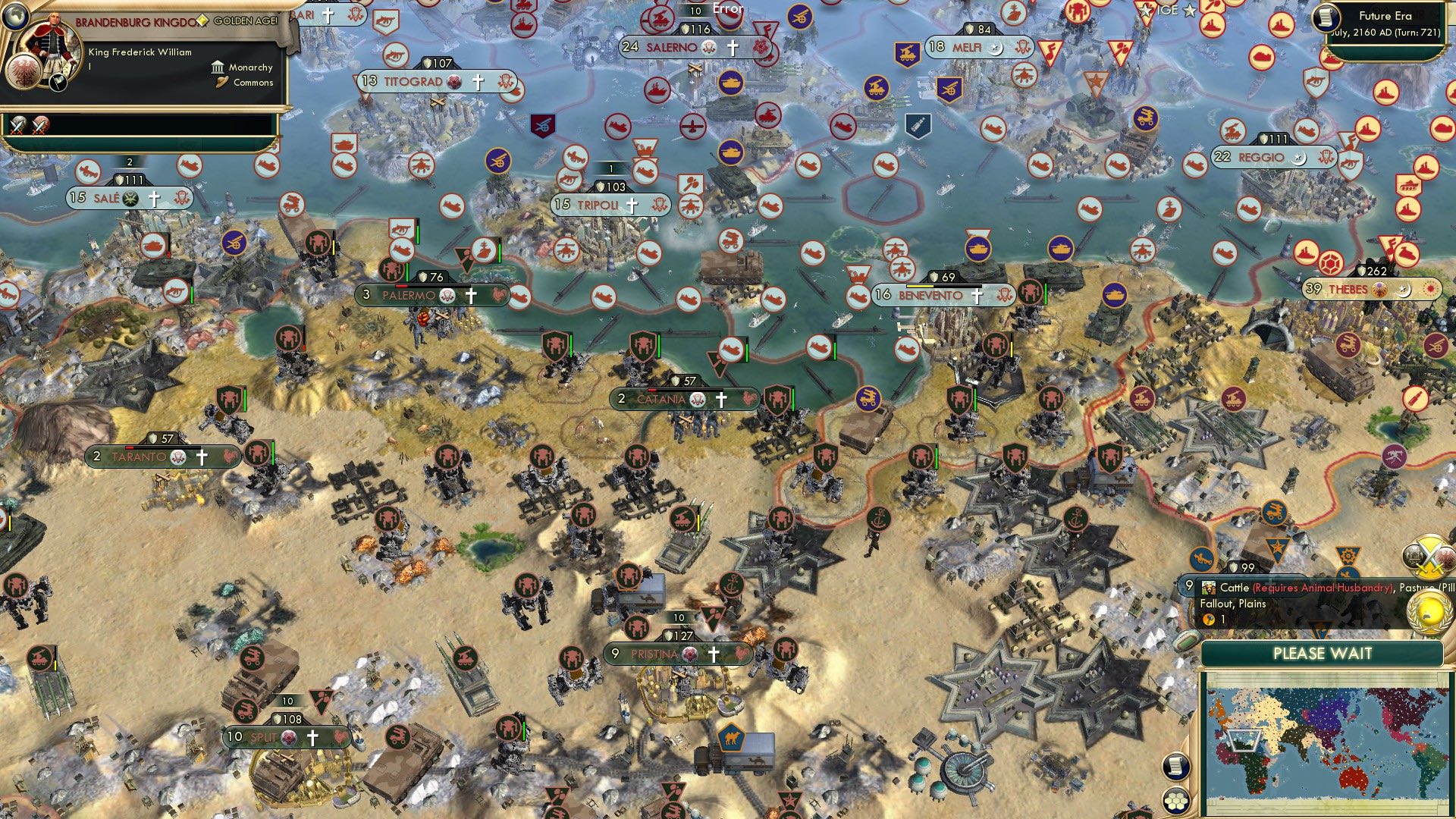Toggle strategic view with the hexagon icon
This screenshot has height=819, width=1456.
click(1178, 802)
